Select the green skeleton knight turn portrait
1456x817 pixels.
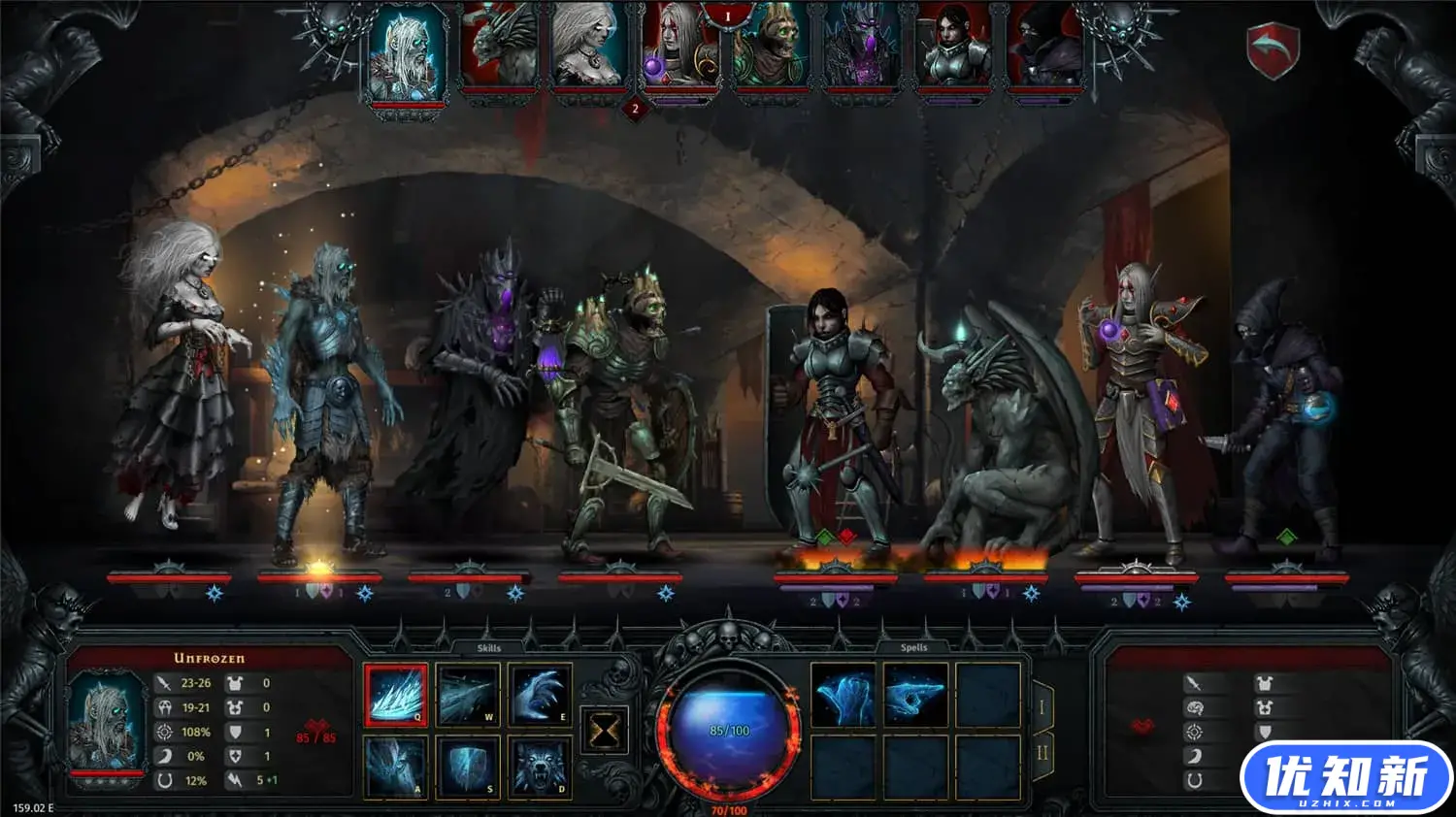point(772,49)
